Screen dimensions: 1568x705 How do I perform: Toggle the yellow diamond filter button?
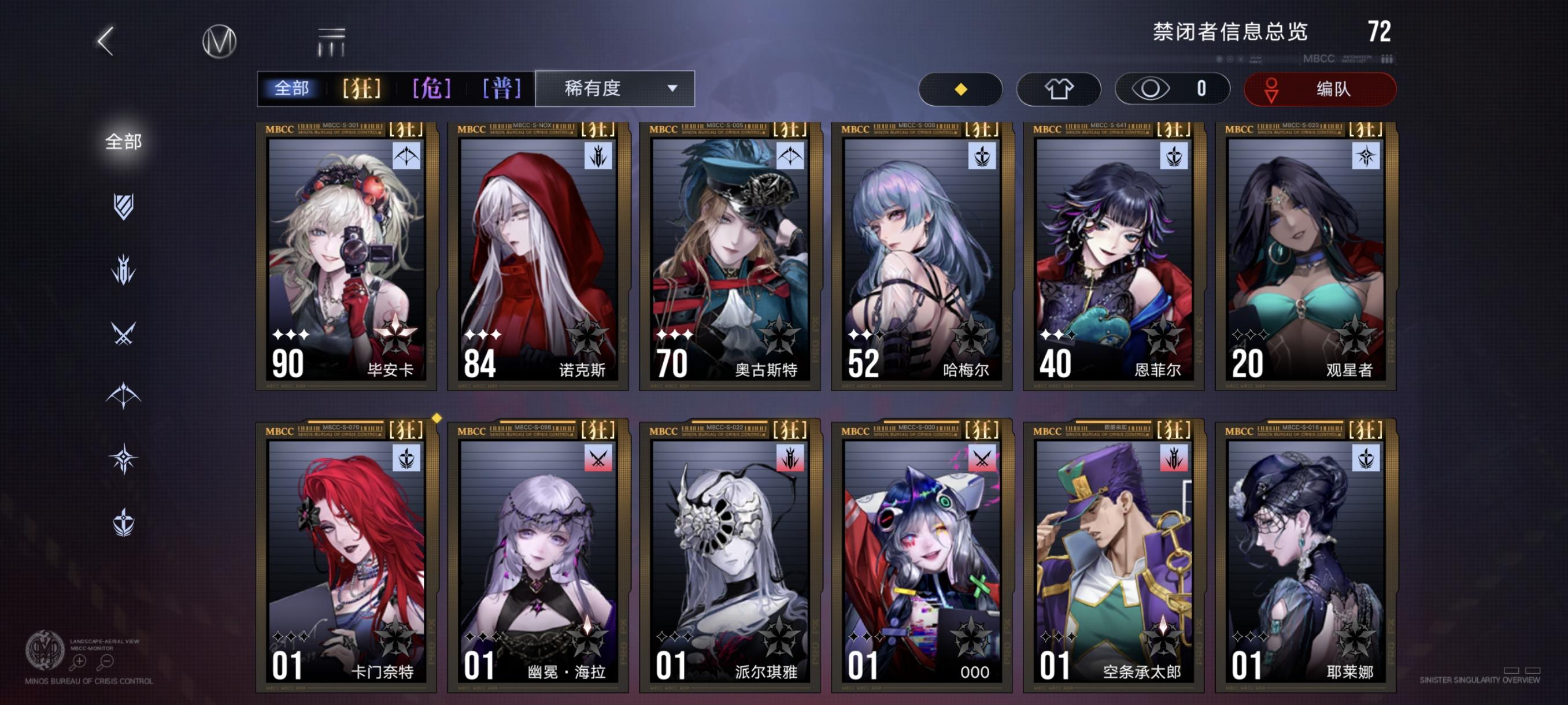(x=960, y=88)
